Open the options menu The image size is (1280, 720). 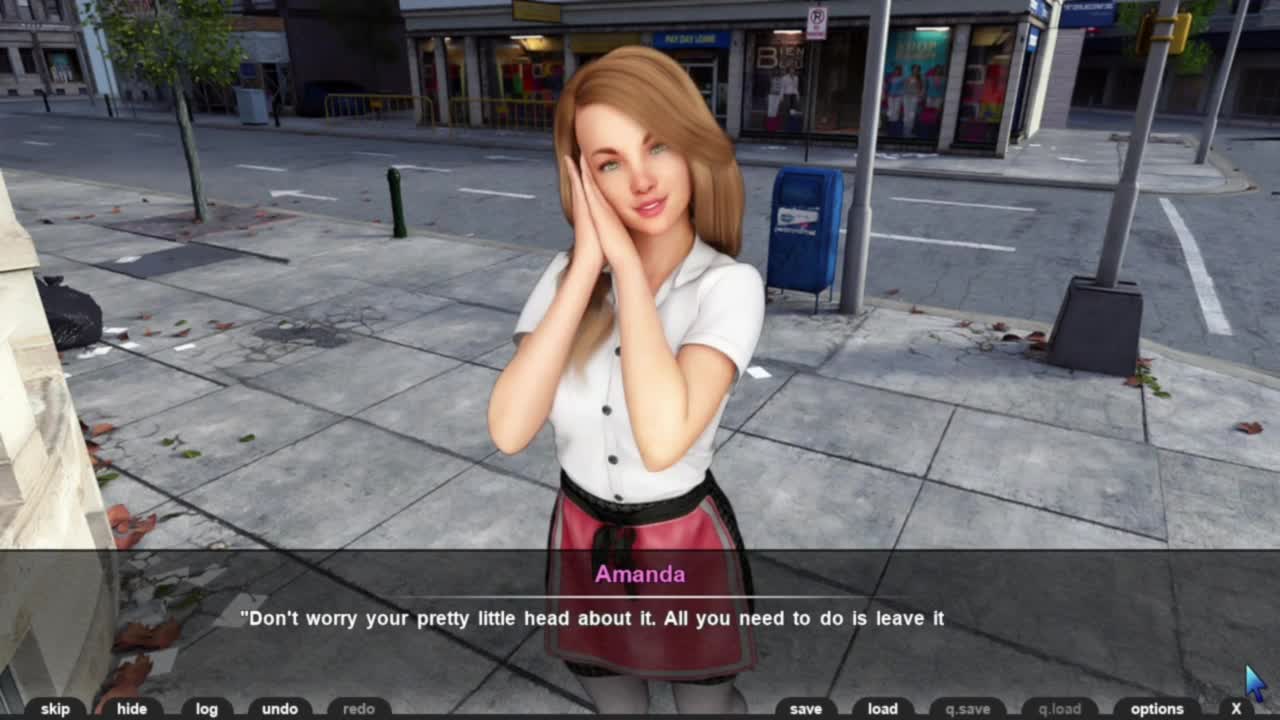point(1157,709)
